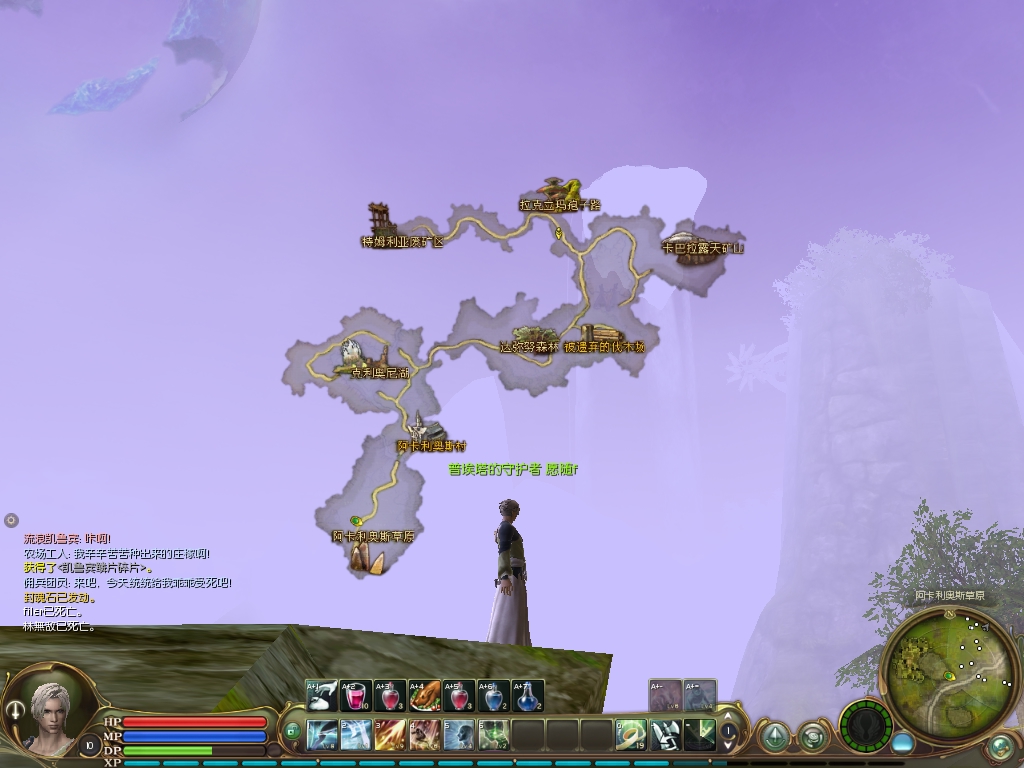Open the chat settings gear icon

coord(11,520)
